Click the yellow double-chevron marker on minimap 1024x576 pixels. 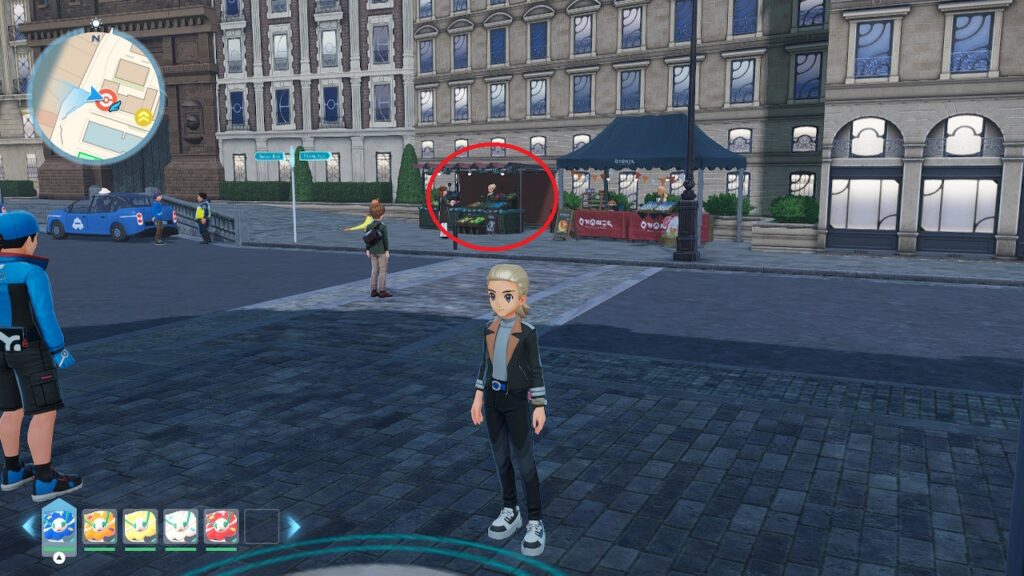click(x=143, y=117)
